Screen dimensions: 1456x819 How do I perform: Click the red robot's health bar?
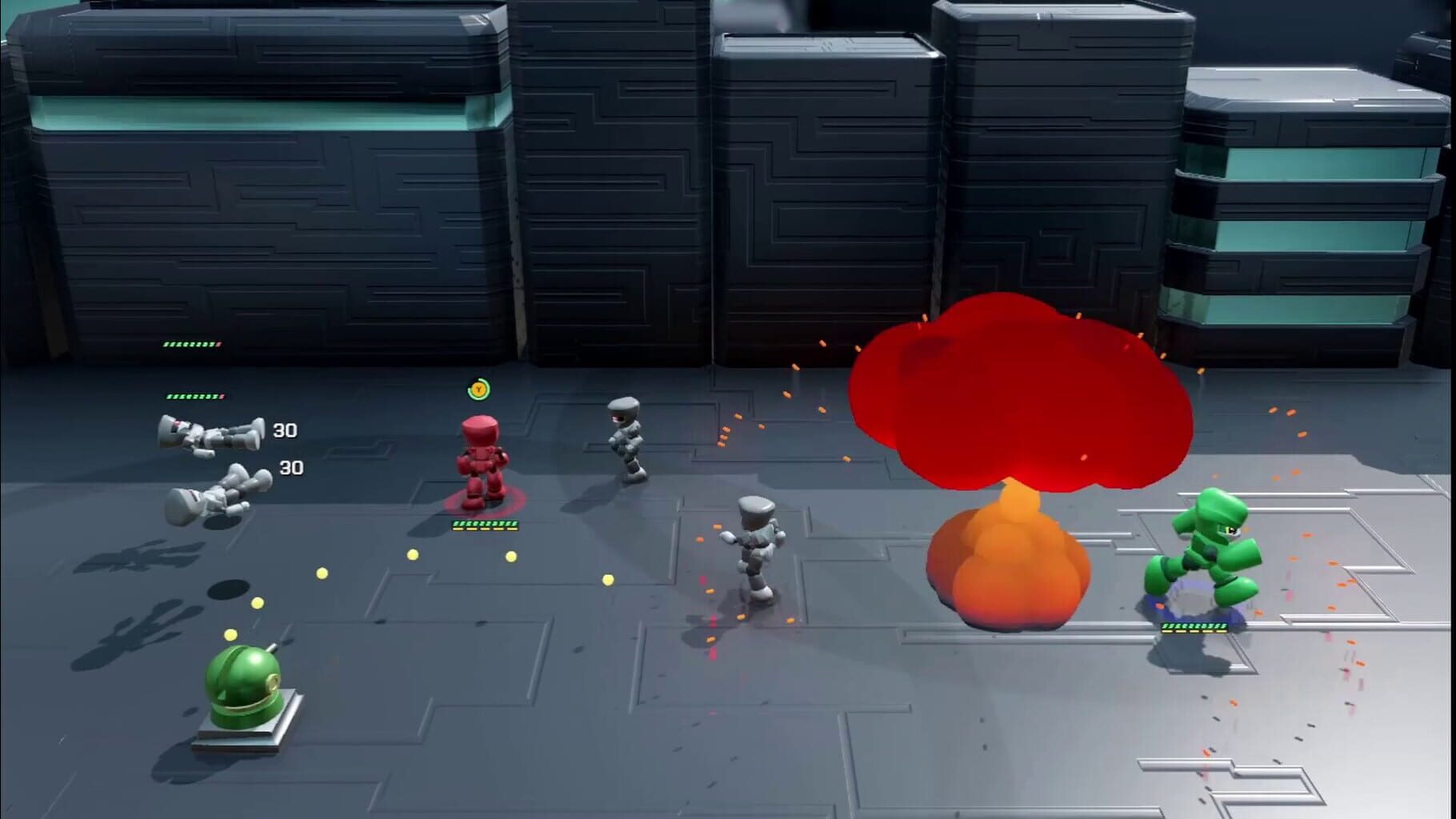click(x=483, y=525)
